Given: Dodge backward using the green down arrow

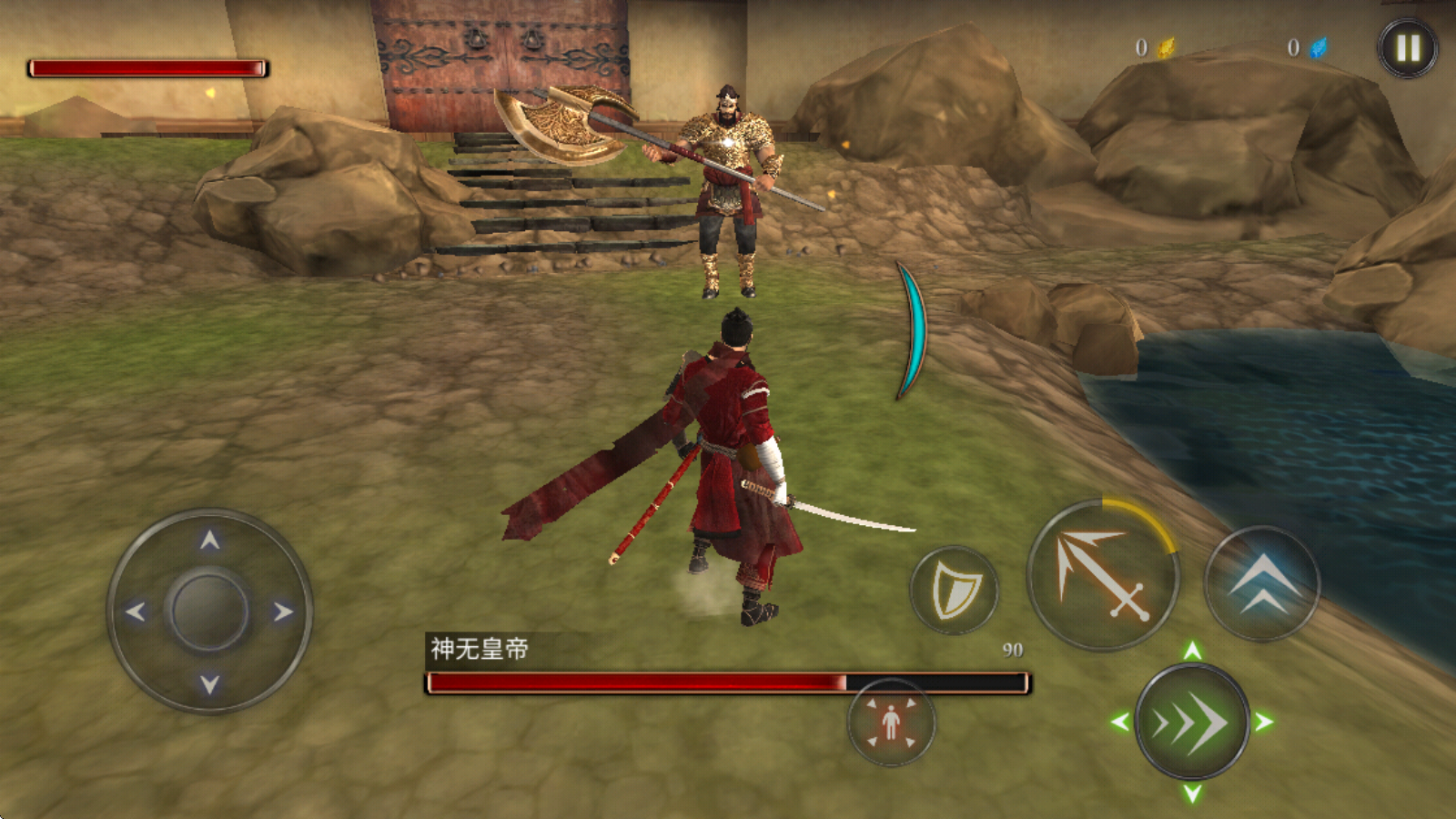Looking at the screenshot, I should click(1192, 794).
